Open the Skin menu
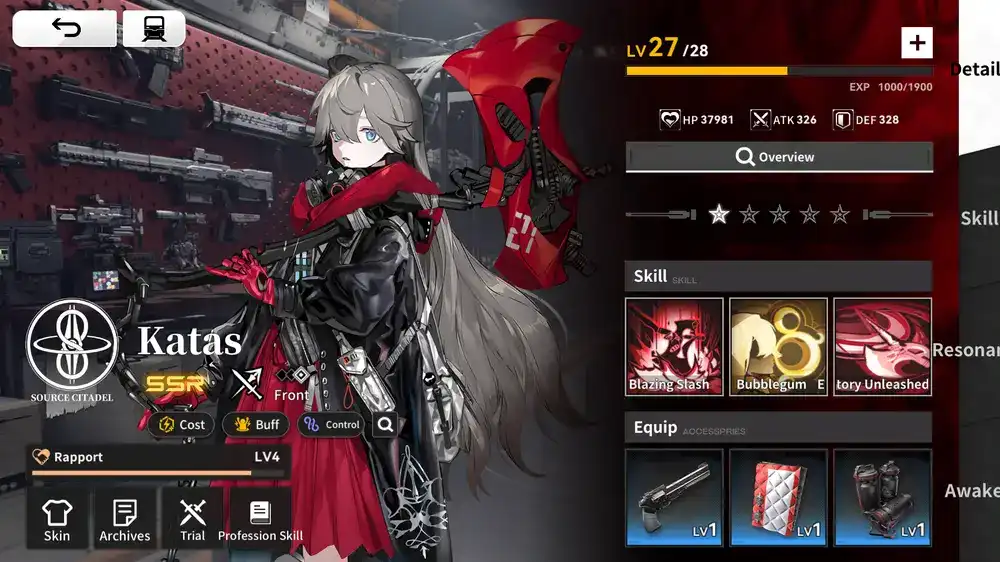 tap(57, 519)
